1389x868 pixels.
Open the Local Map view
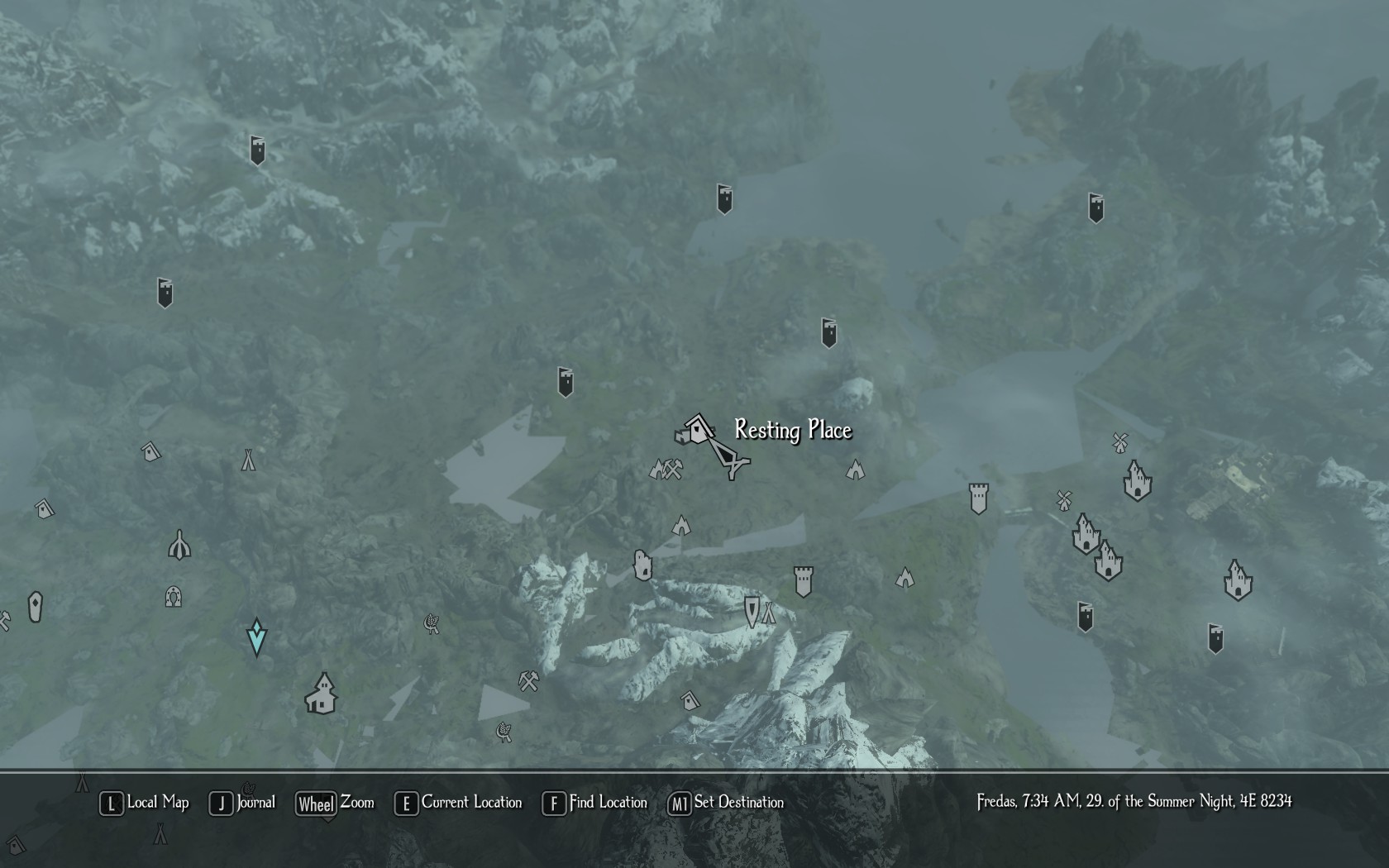click(x=145, y=803)
